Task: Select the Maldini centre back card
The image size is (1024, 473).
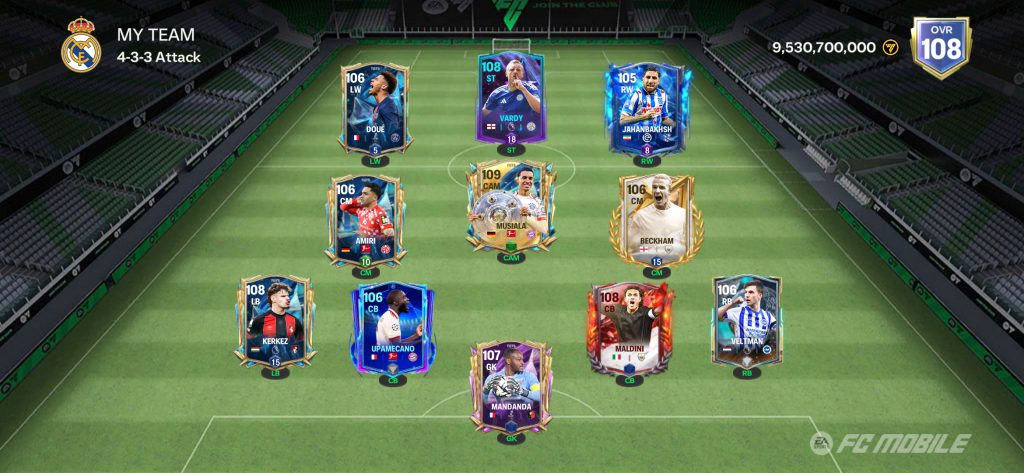Action: [x=629, y=328]
